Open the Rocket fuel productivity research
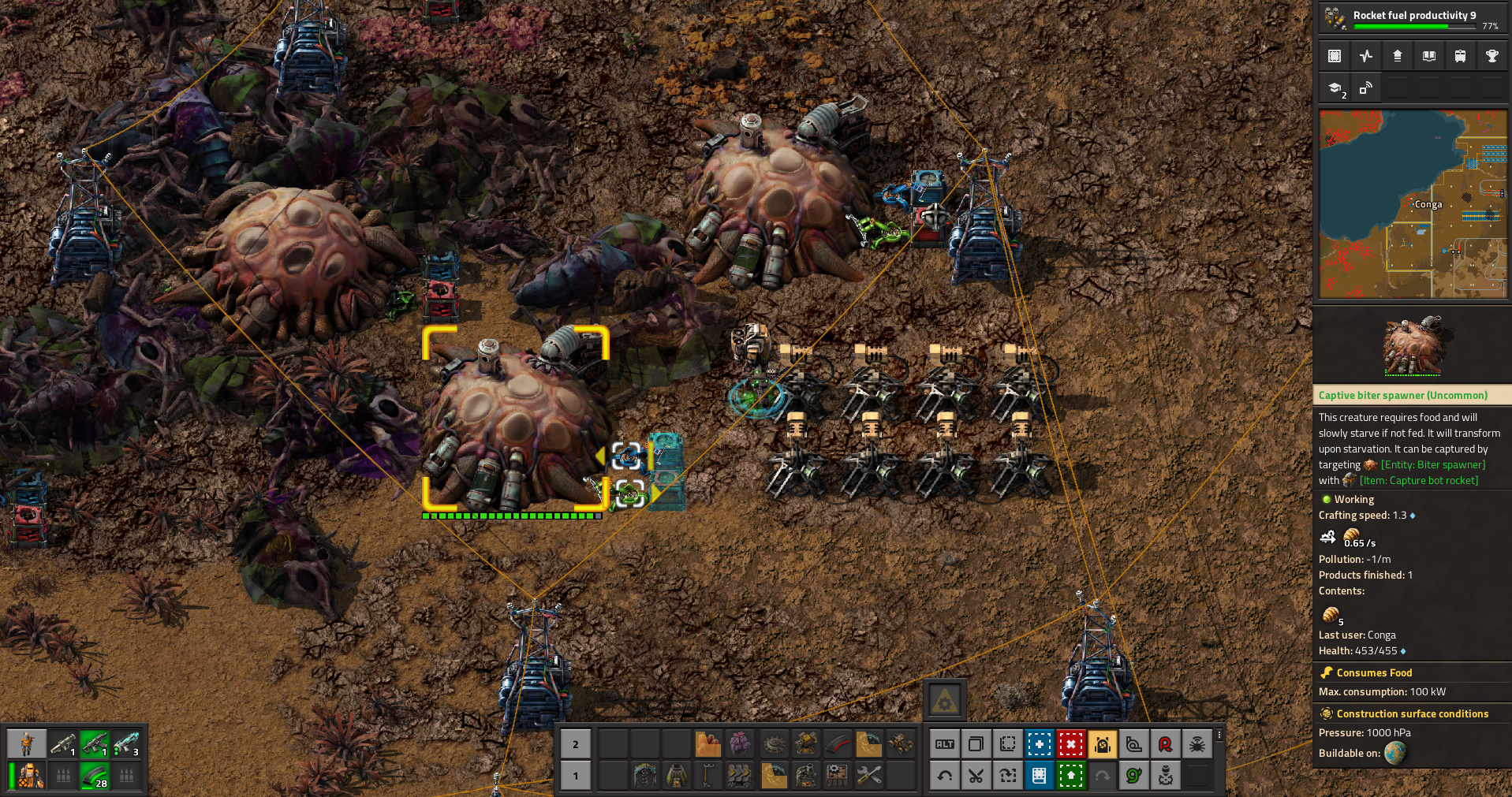The image size is (1512, 797). click(x=1411, y=17)
